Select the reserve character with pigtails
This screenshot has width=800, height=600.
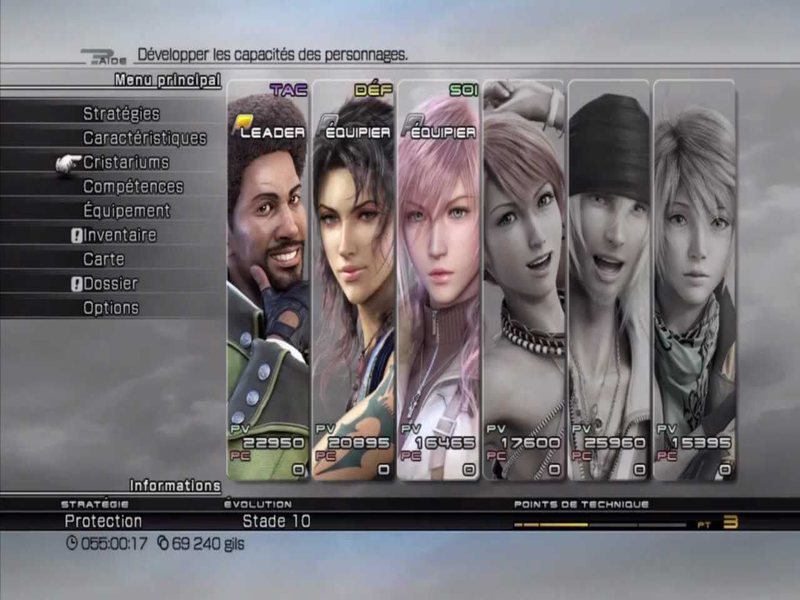(x=523, y=280)
